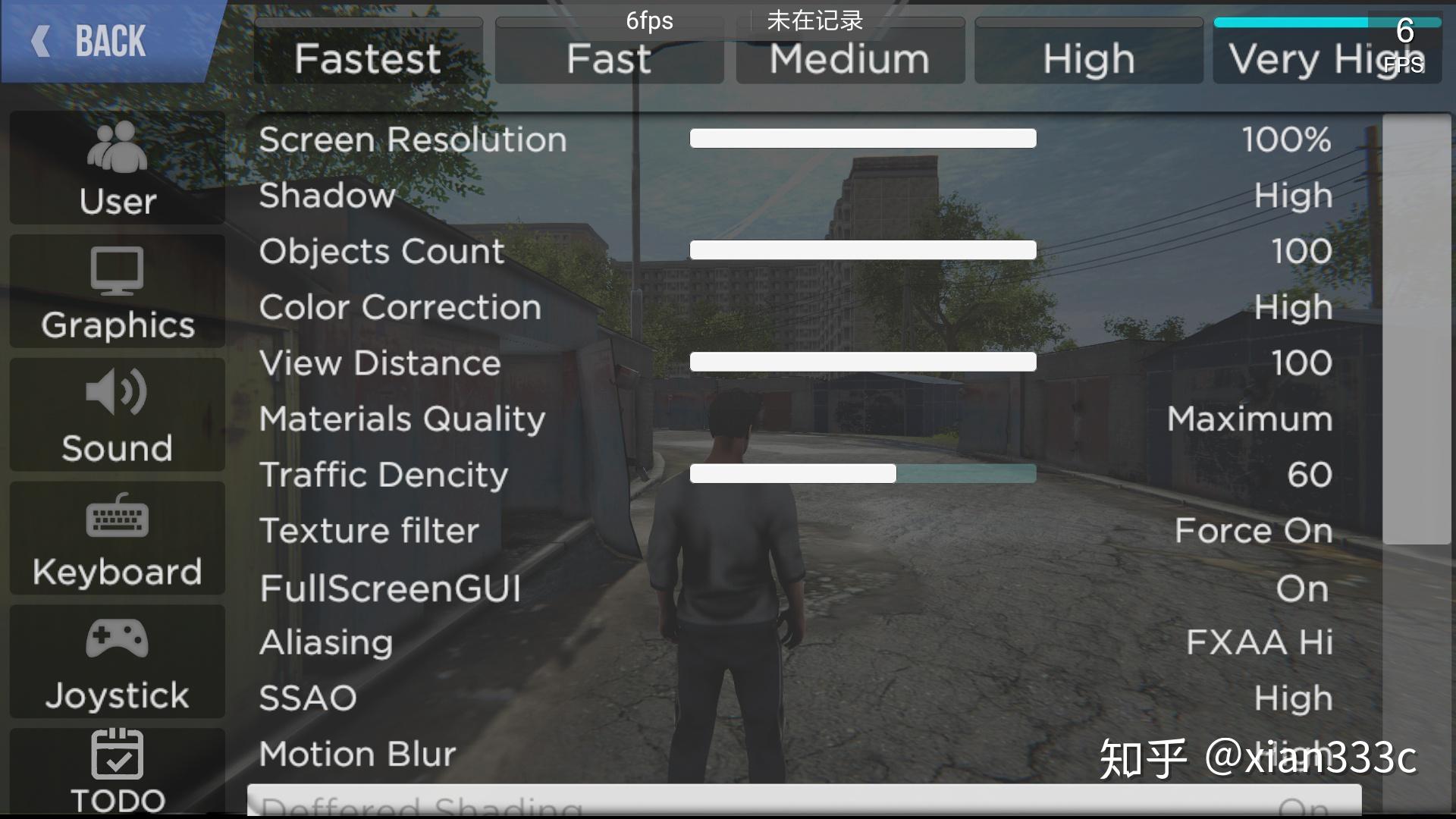This screenshot has width=1456, height=819.
Task: Apply the Medium quality preset
Action: [x=850, y=58]
